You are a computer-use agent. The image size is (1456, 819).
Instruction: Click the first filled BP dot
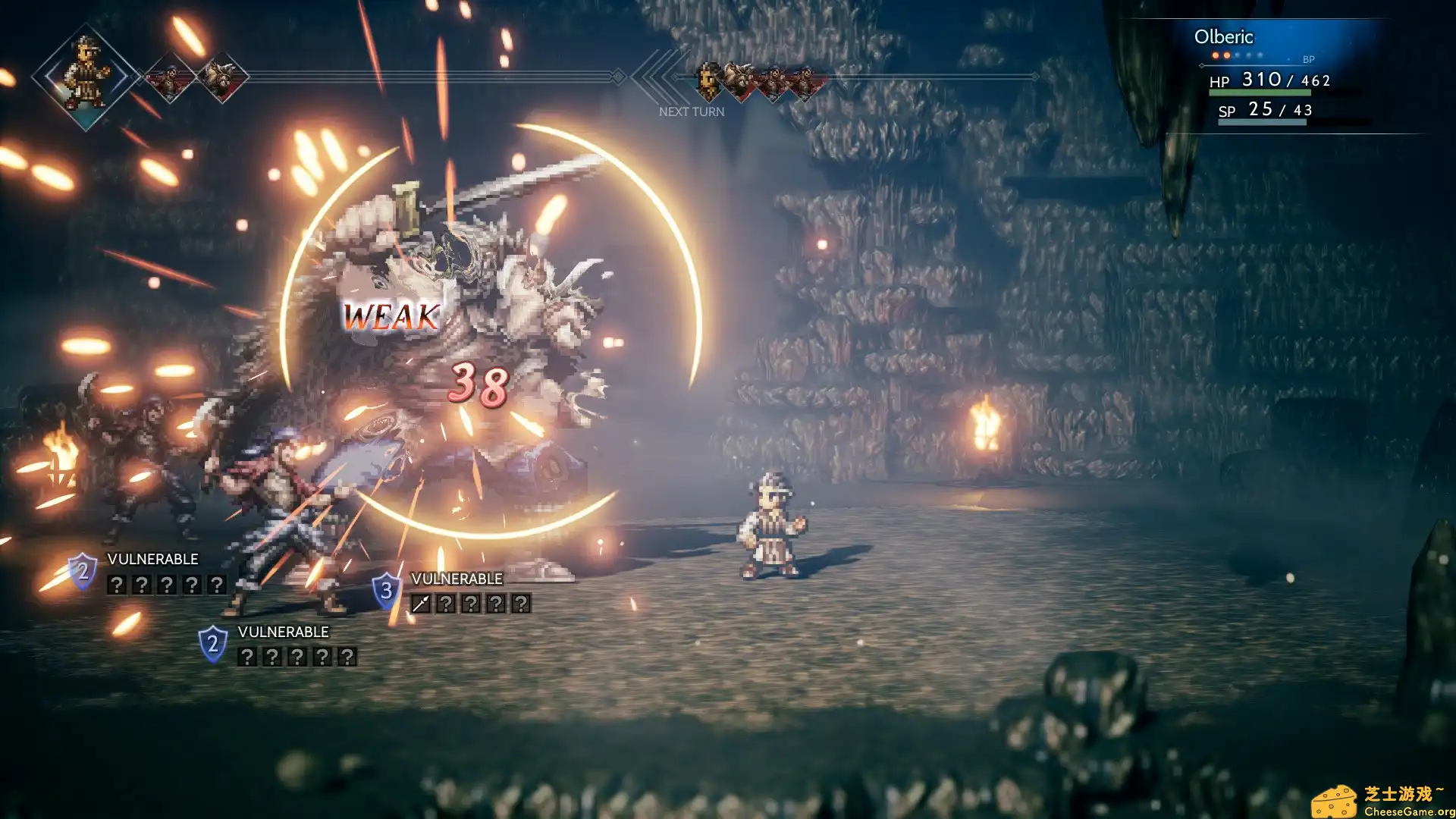[x=1215, y=55]
